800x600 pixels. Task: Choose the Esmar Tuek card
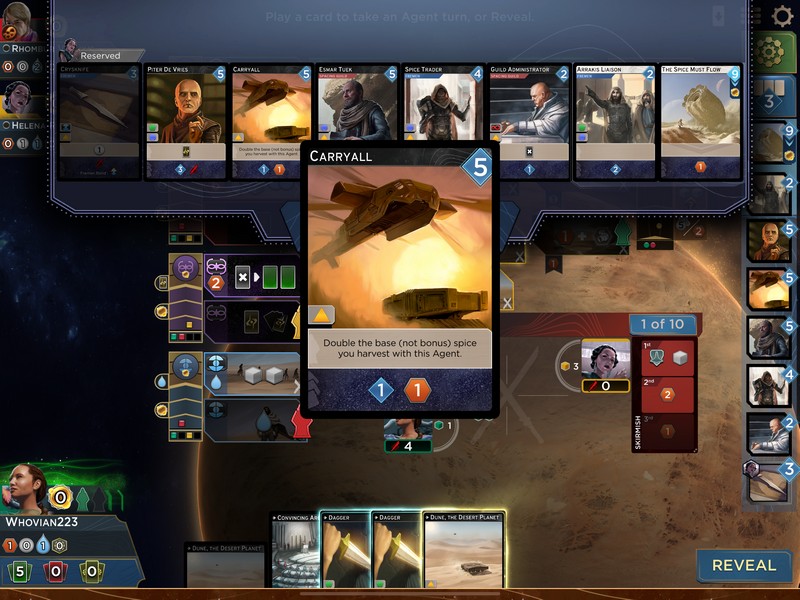point(357,122)
